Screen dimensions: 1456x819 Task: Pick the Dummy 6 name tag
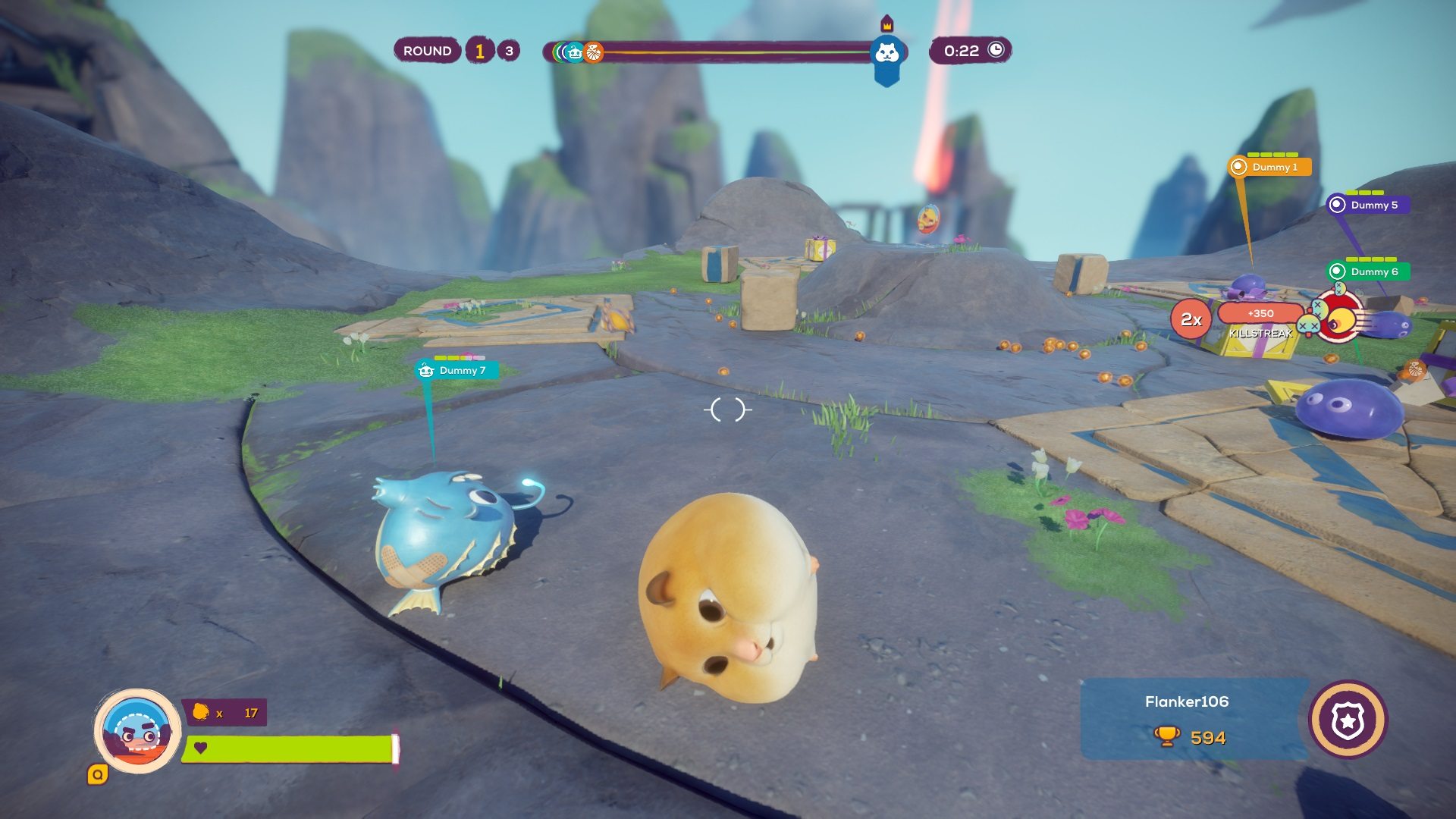1369,271
